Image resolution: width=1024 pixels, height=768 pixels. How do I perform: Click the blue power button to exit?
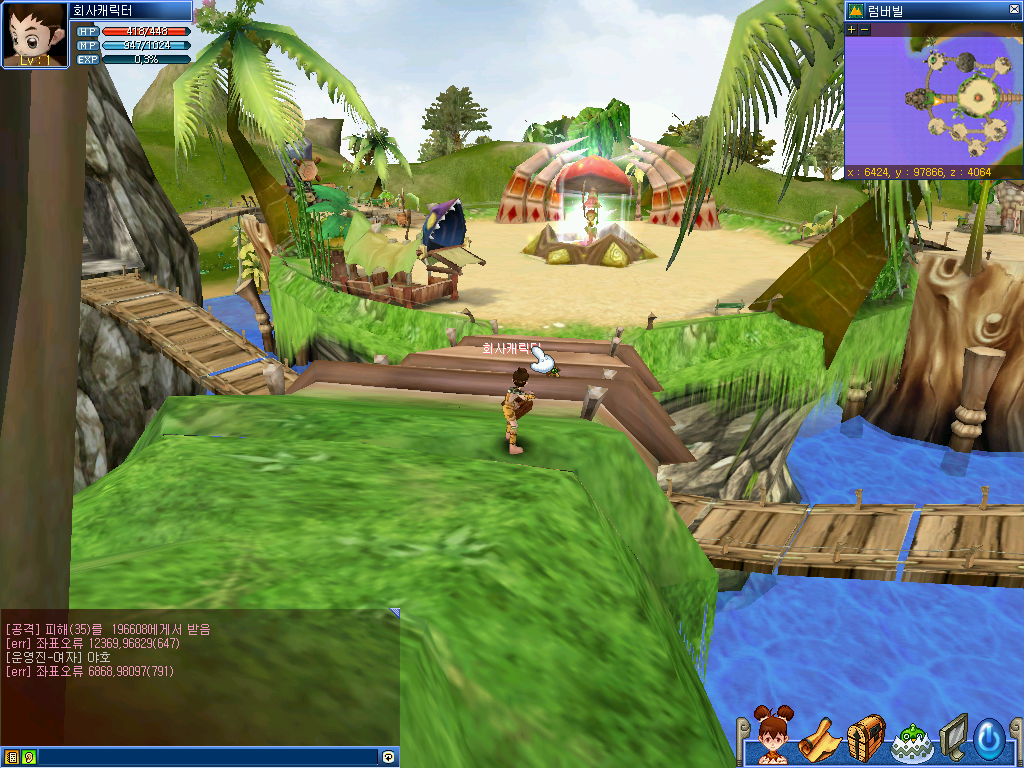pyautogui.click(x=989, y=739)
